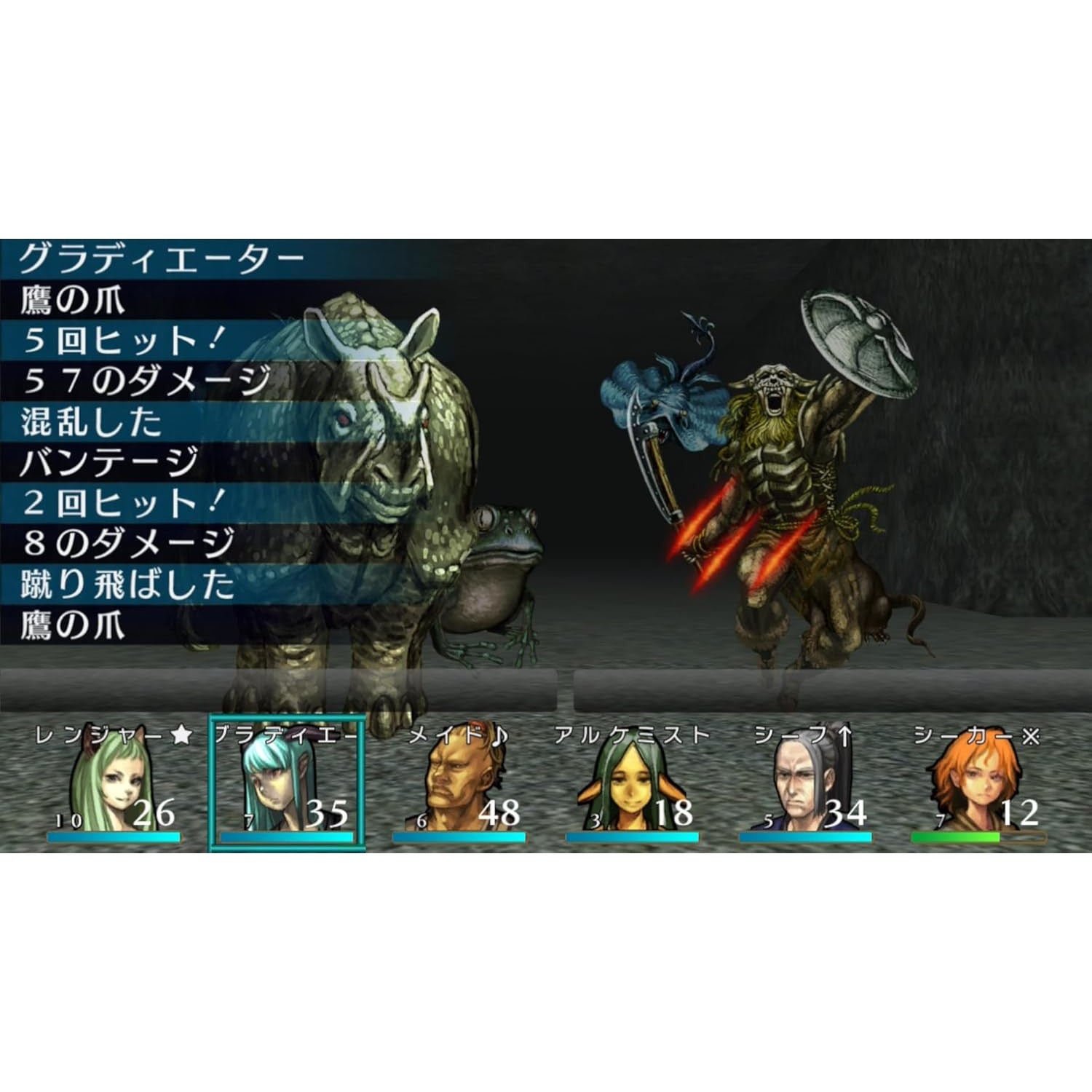Target the horned demon wielding red blades
This screenshot has height=1092, width=1092.
[779, 473]
